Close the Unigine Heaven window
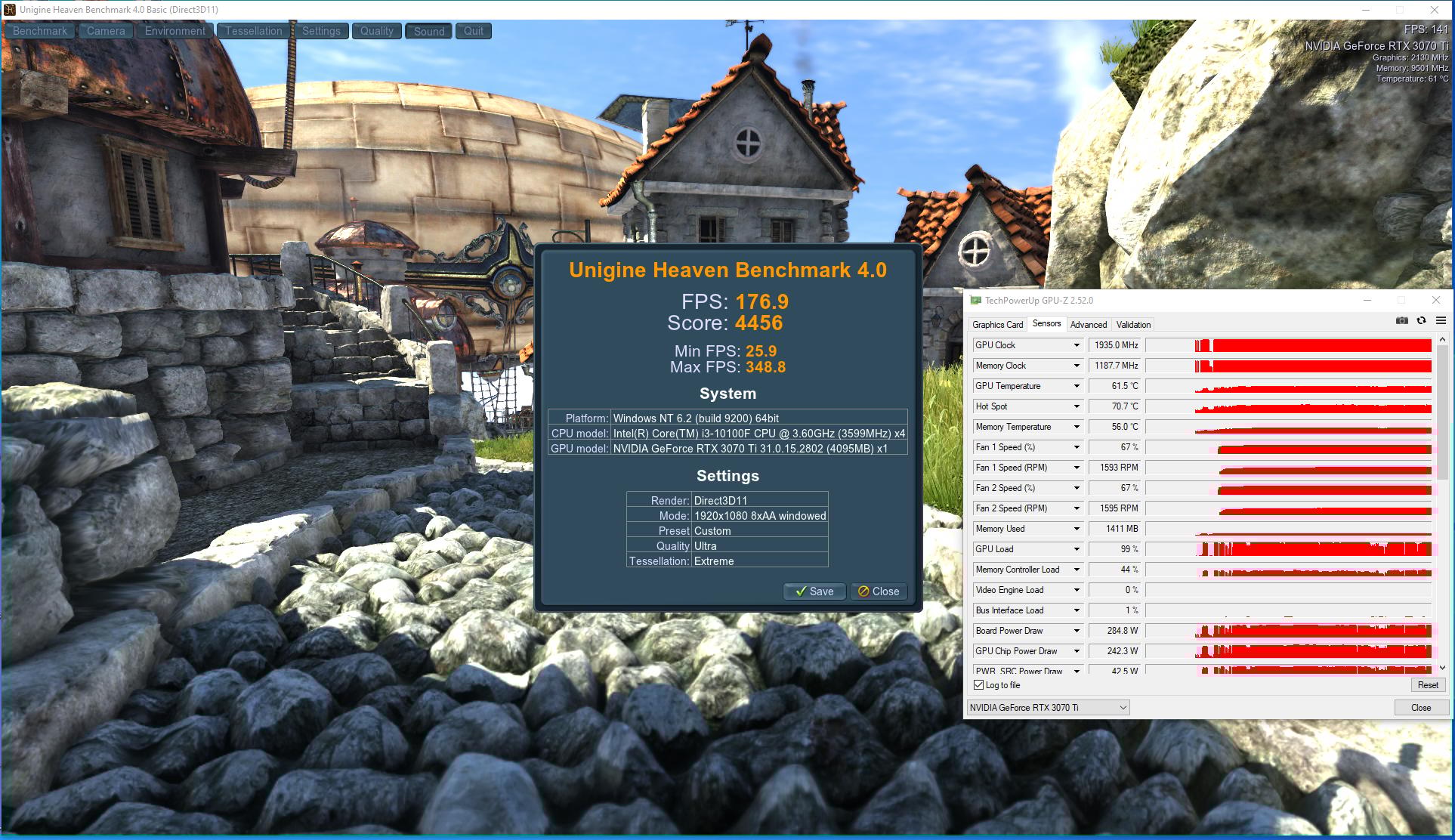 click(x=1434, y=10)
